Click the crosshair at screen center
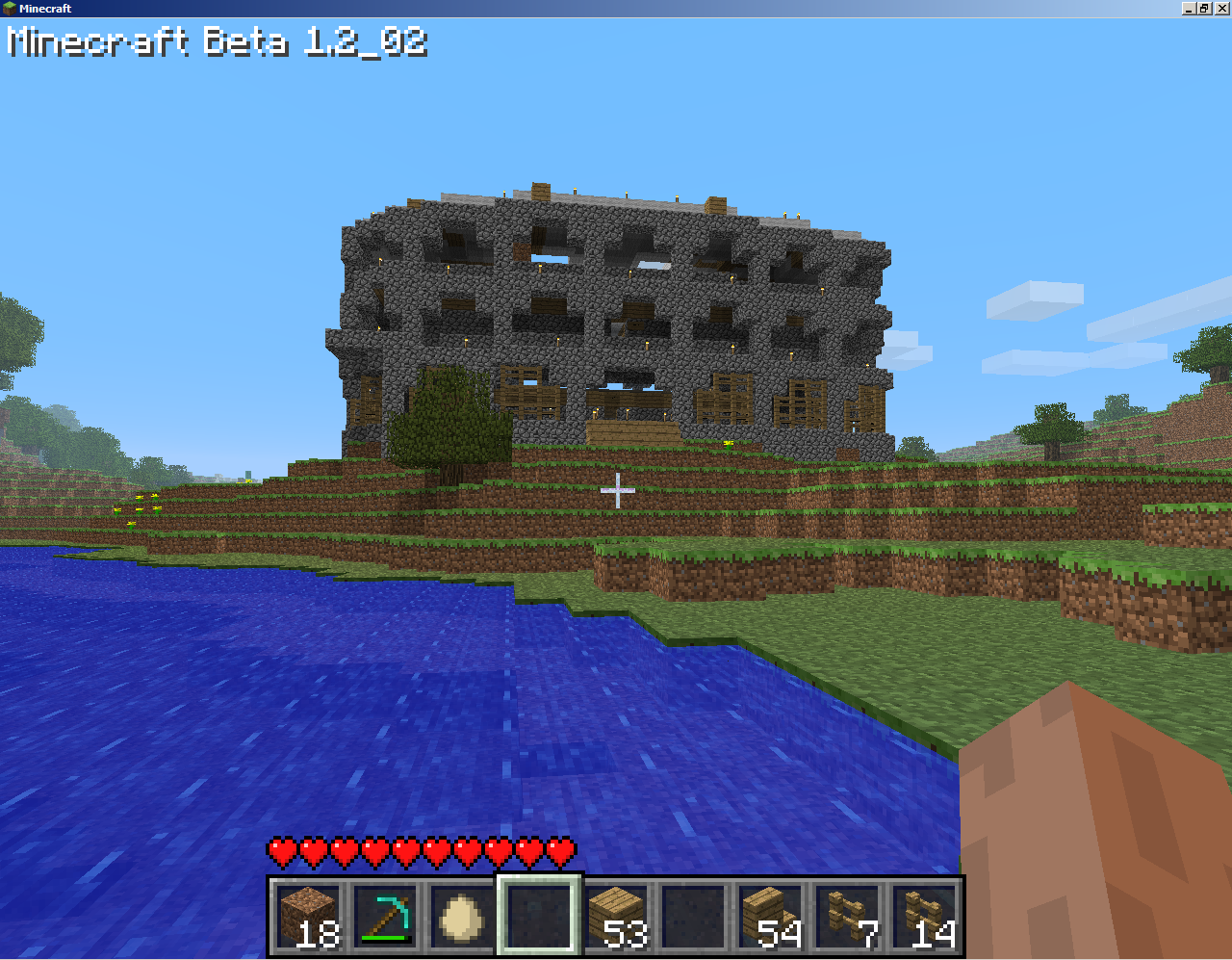Screen dimensions: 1232x960 point(616,492)
